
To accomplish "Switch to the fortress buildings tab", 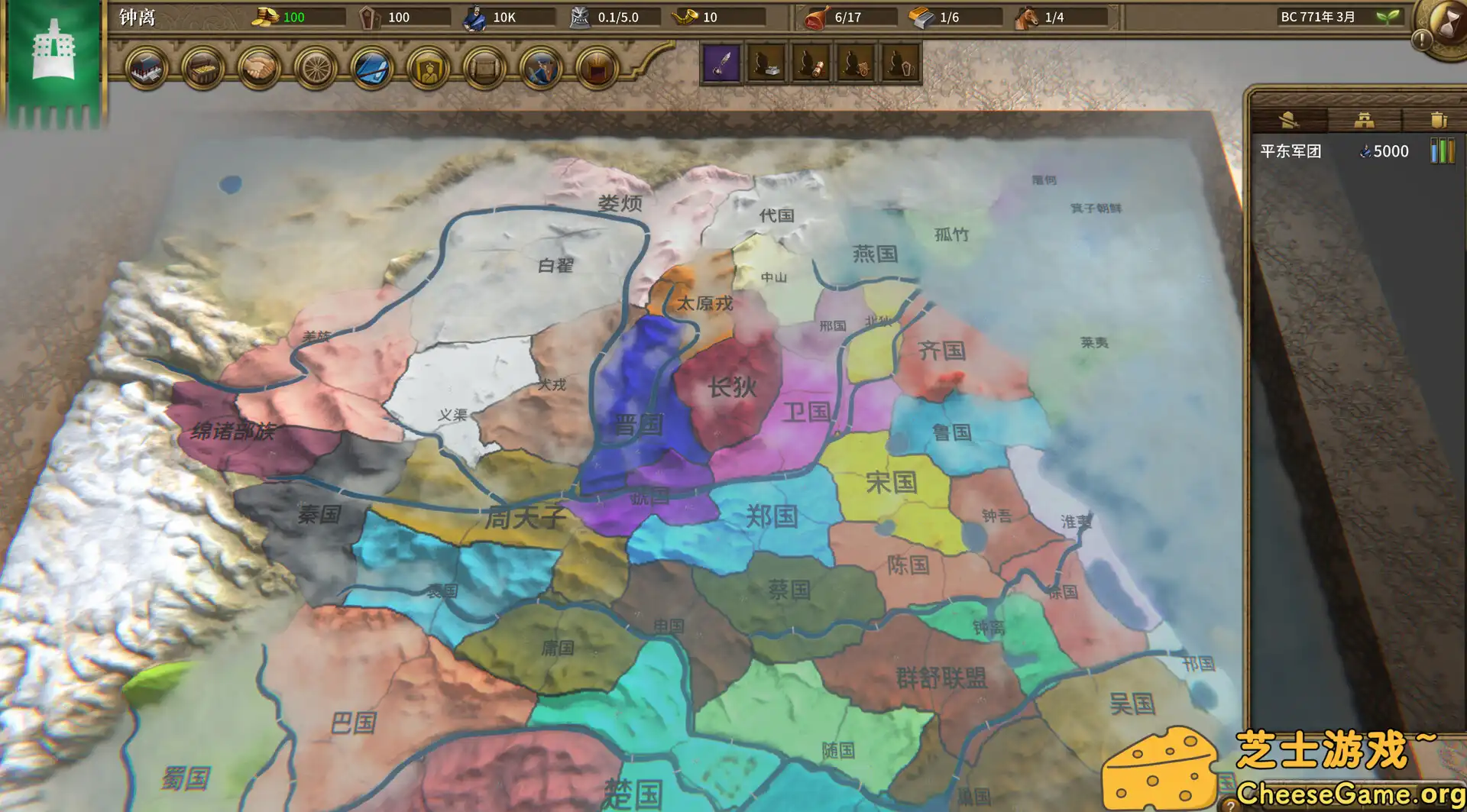I will tap(1365, 120).
